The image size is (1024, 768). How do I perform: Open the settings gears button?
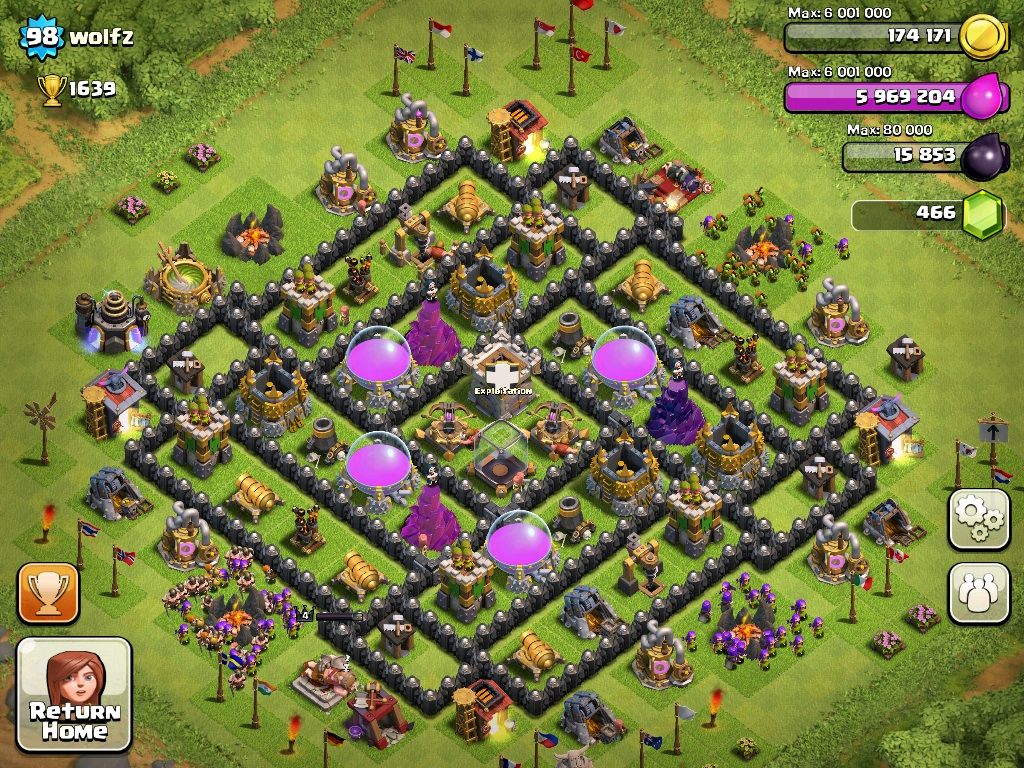pyautogui.click(x=978, y=519)
